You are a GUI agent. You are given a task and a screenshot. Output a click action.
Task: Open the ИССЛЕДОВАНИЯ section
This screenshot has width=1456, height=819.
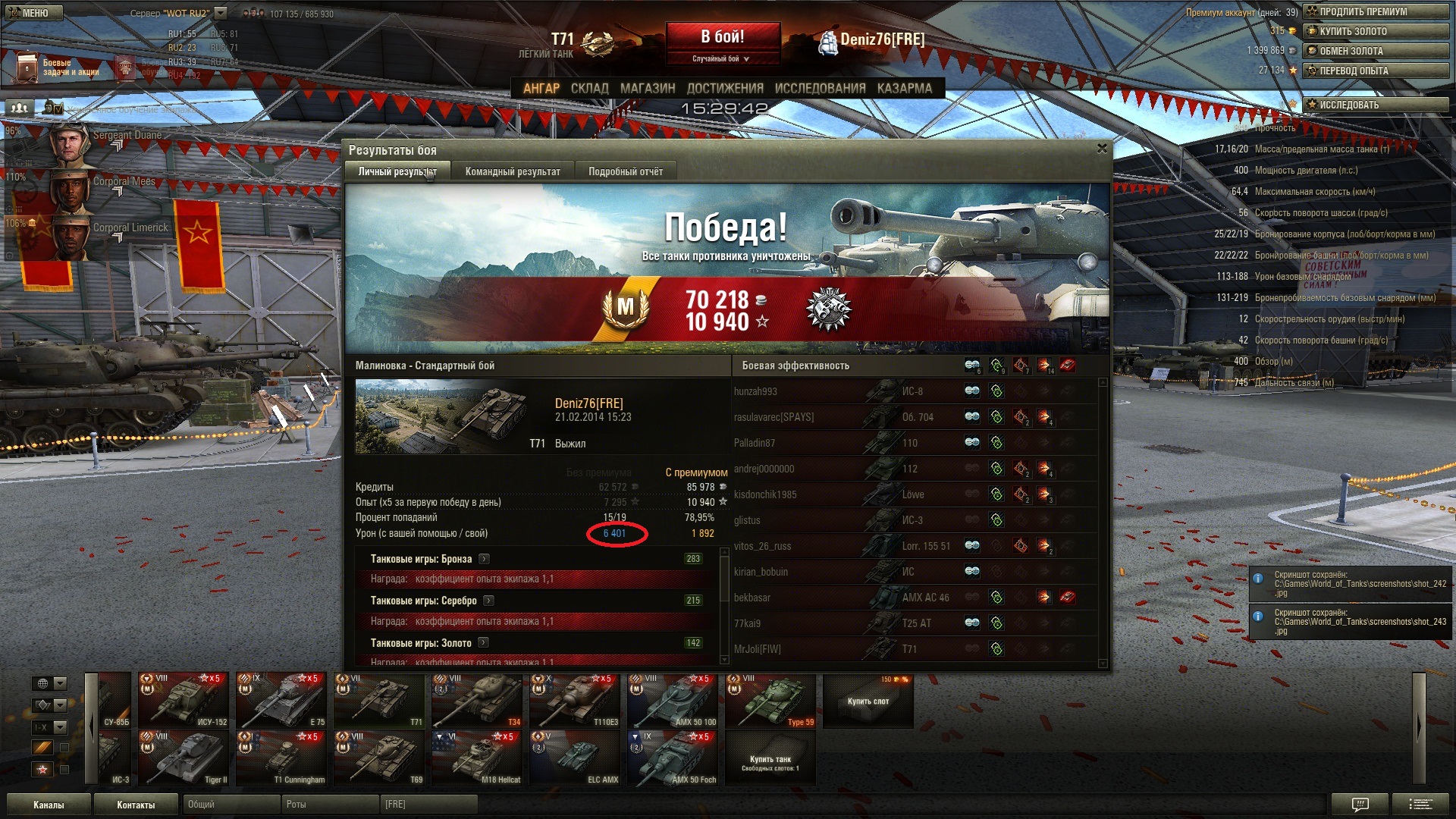[x=819, y=88]
